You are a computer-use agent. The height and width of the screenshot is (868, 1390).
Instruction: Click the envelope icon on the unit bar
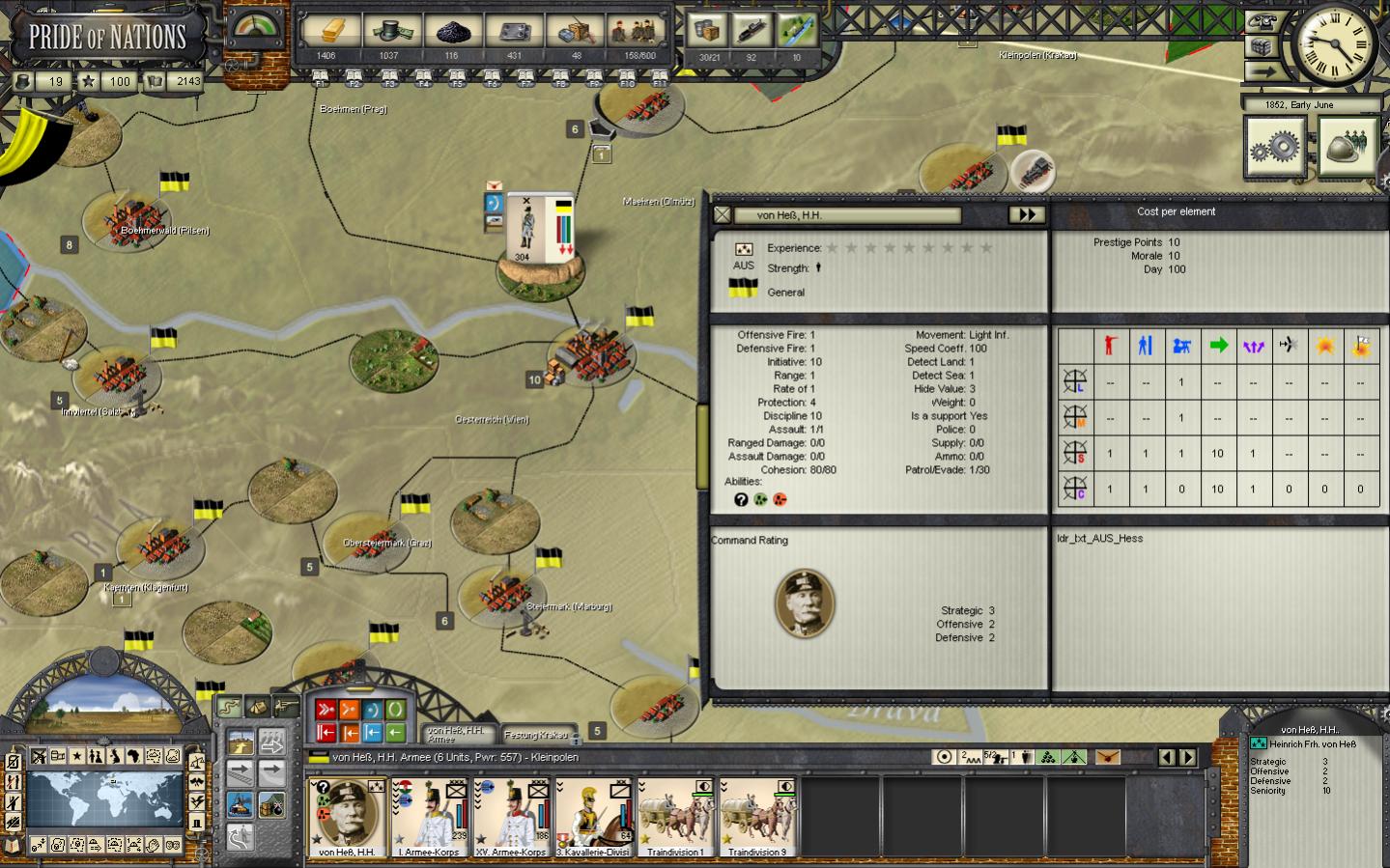tap(1108, 758)
